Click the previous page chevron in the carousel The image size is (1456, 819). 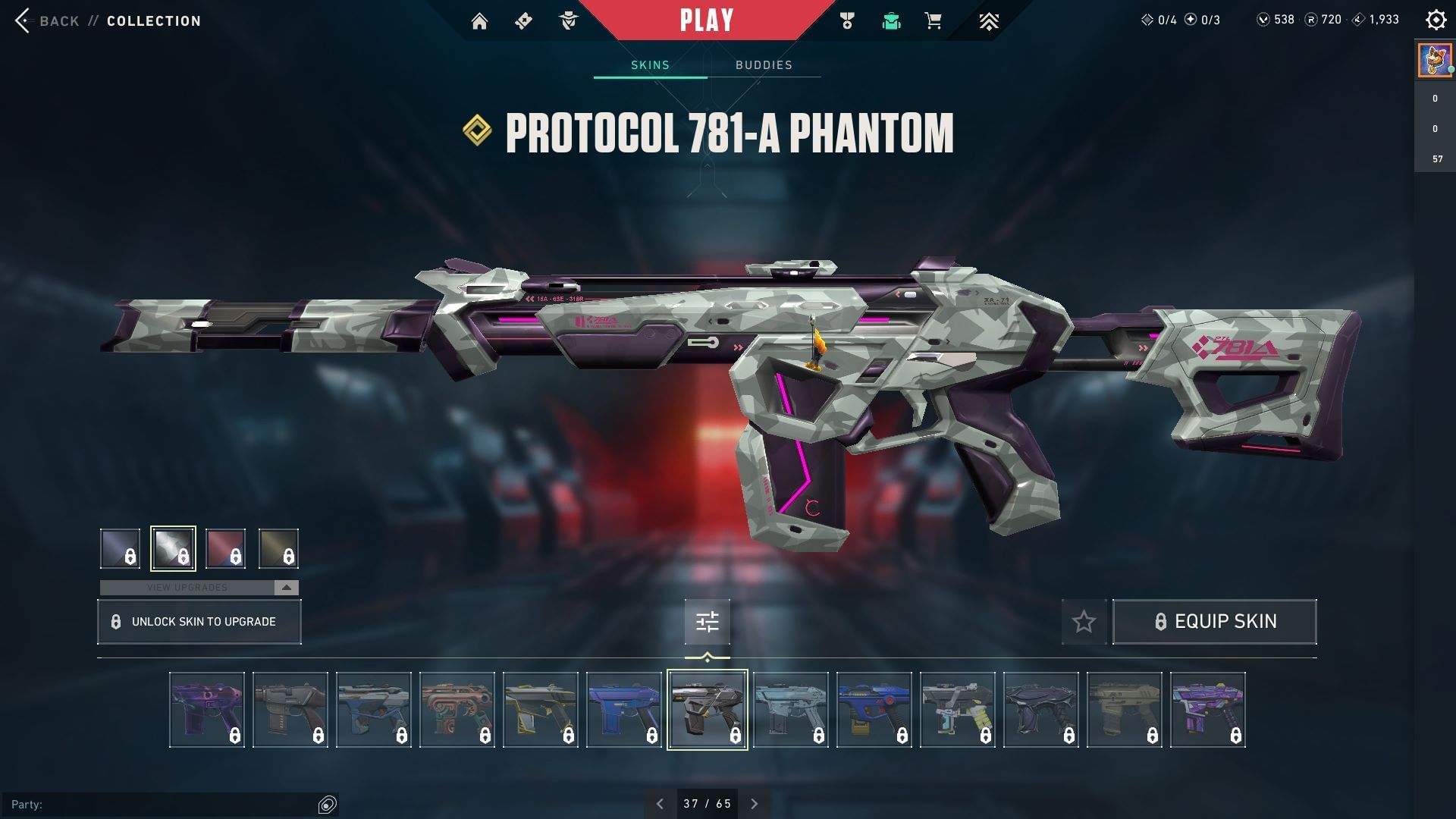click(659, 802)
